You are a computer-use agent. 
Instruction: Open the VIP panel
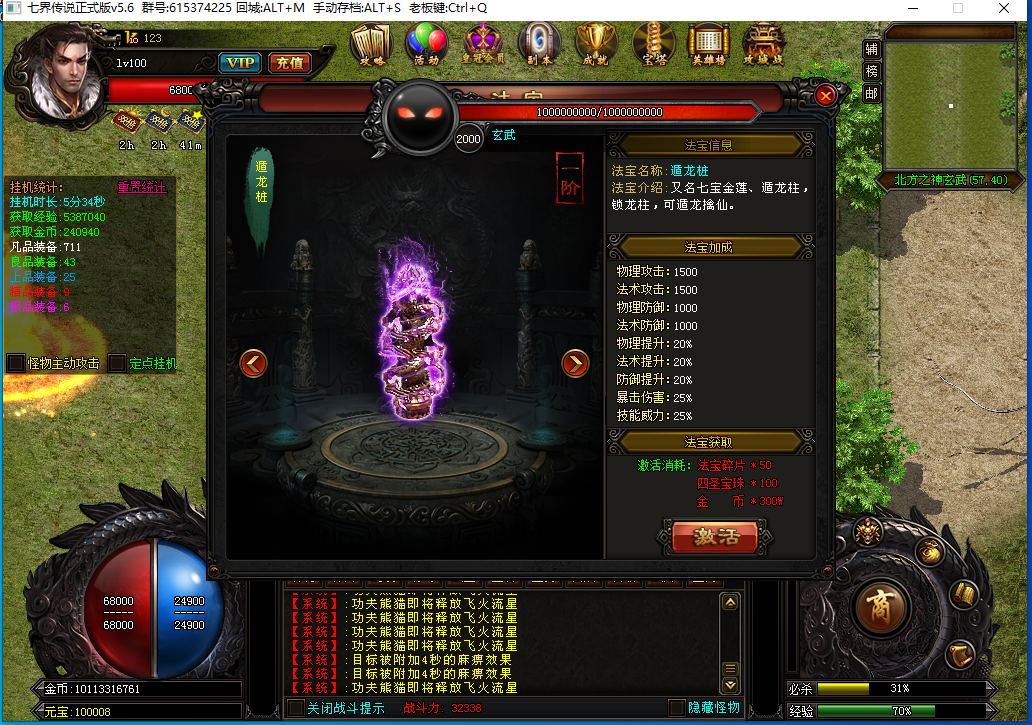240,63
